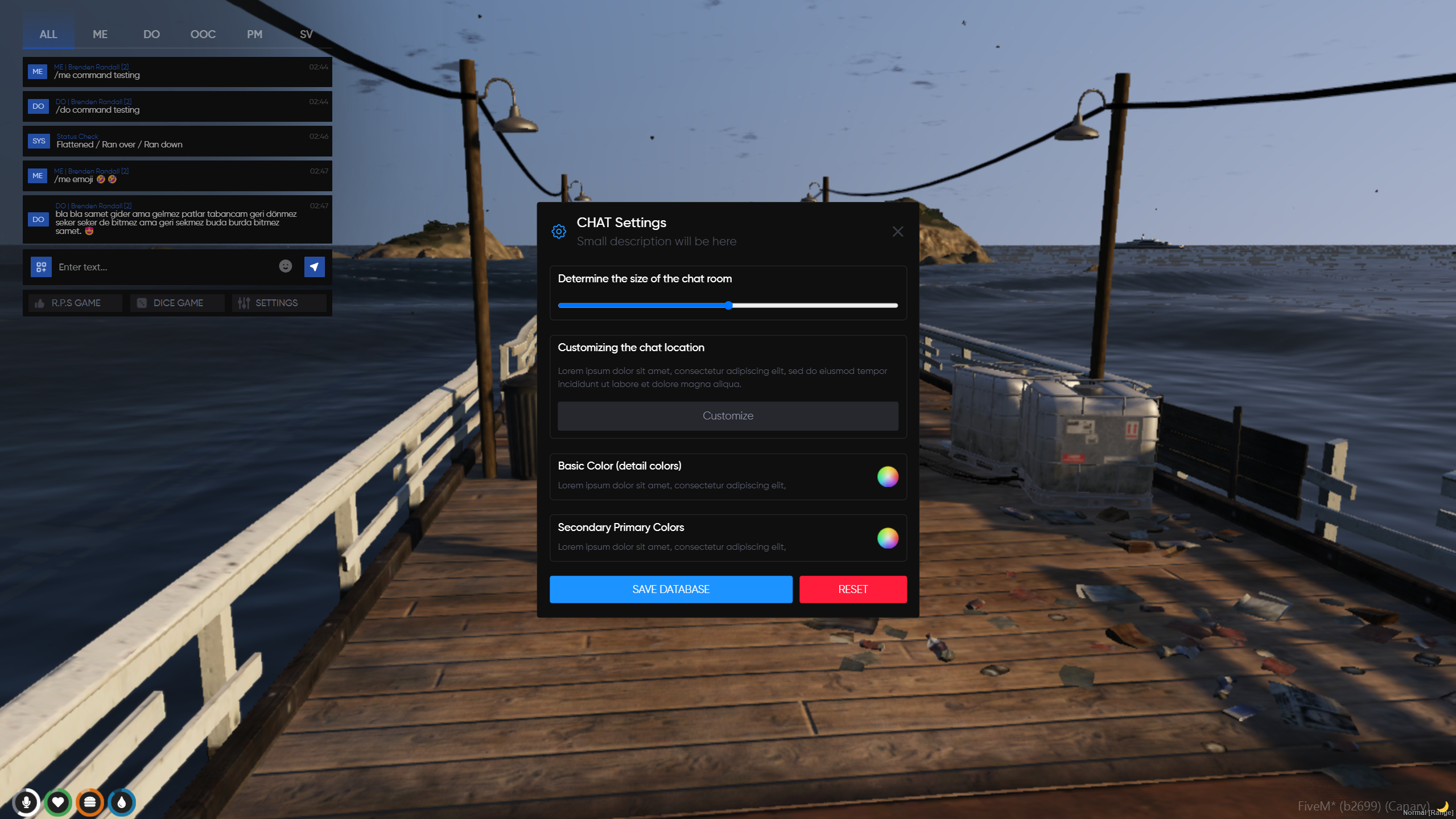Click the blue thirst water drop icon
The height and width of the screenshot is (819, 1456).
tap(122, 802)
